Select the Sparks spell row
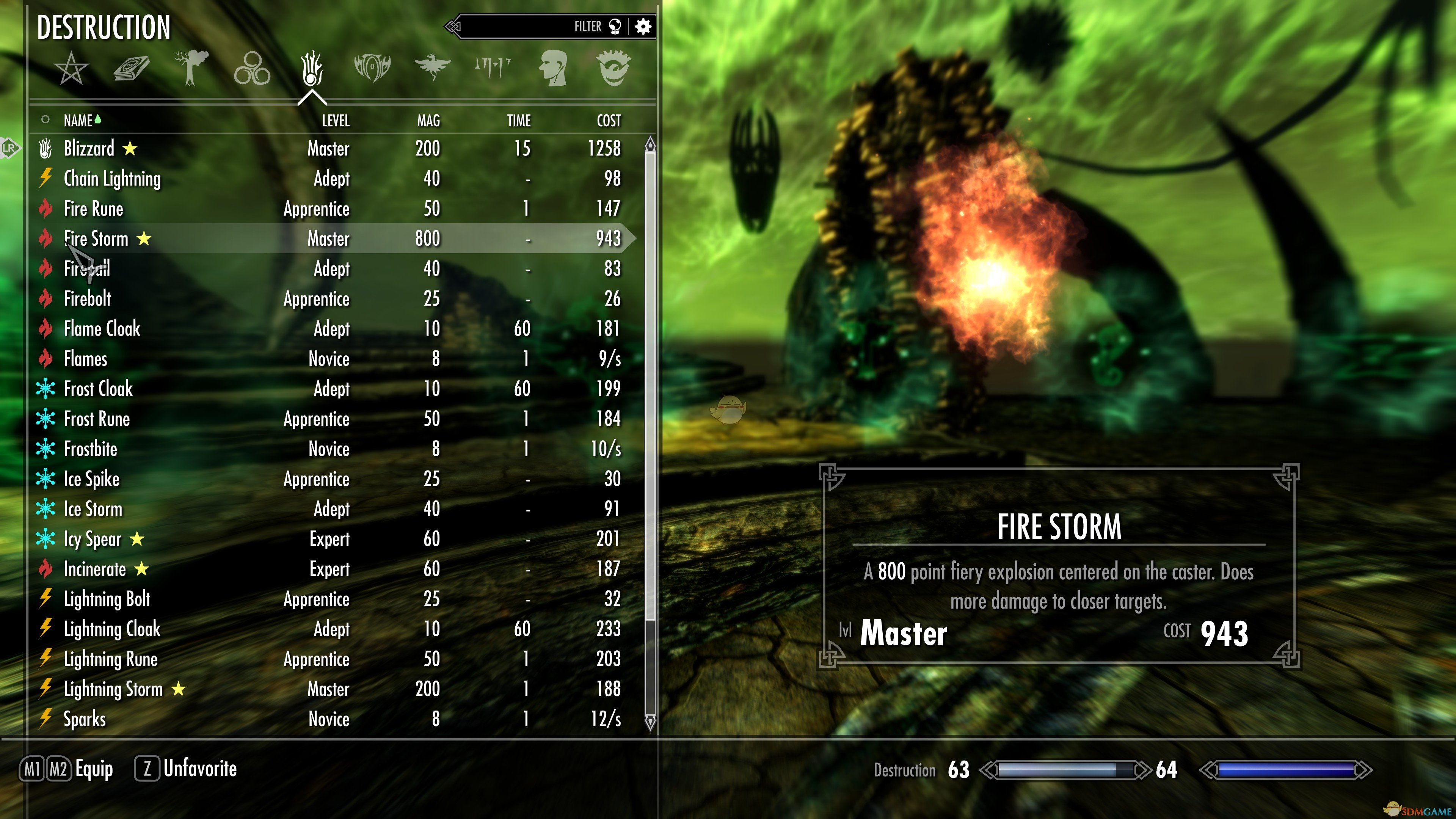This screenshot has height=819, width=1456. click(x=85, y=719)
